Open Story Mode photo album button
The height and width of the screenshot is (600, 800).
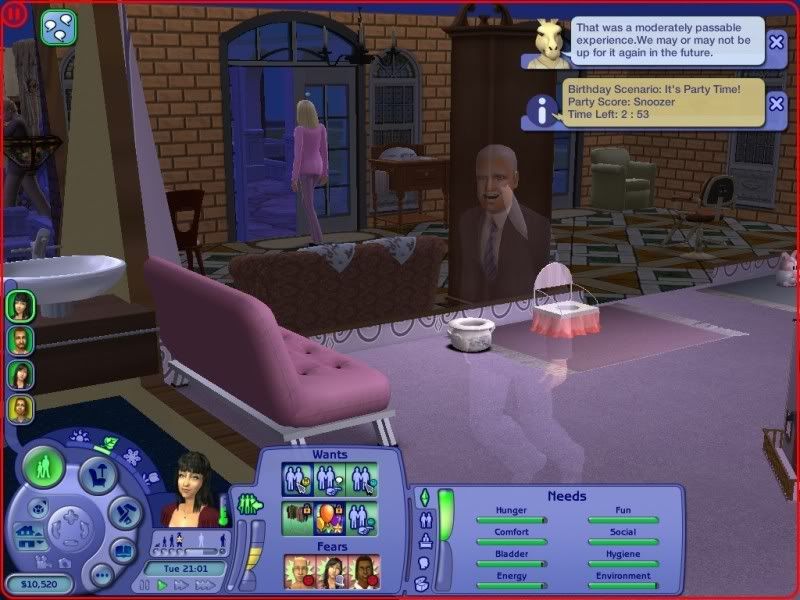point(122,551)
